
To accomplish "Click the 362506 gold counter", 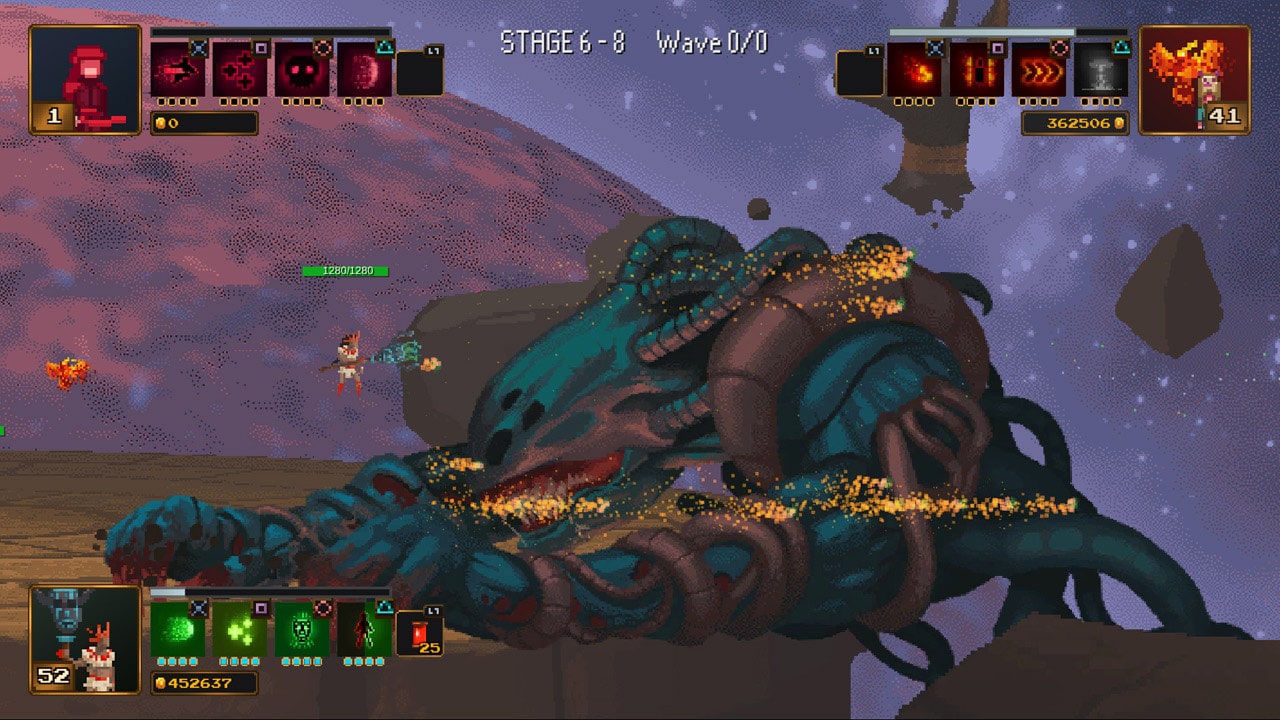I will tap(1073, 123).
